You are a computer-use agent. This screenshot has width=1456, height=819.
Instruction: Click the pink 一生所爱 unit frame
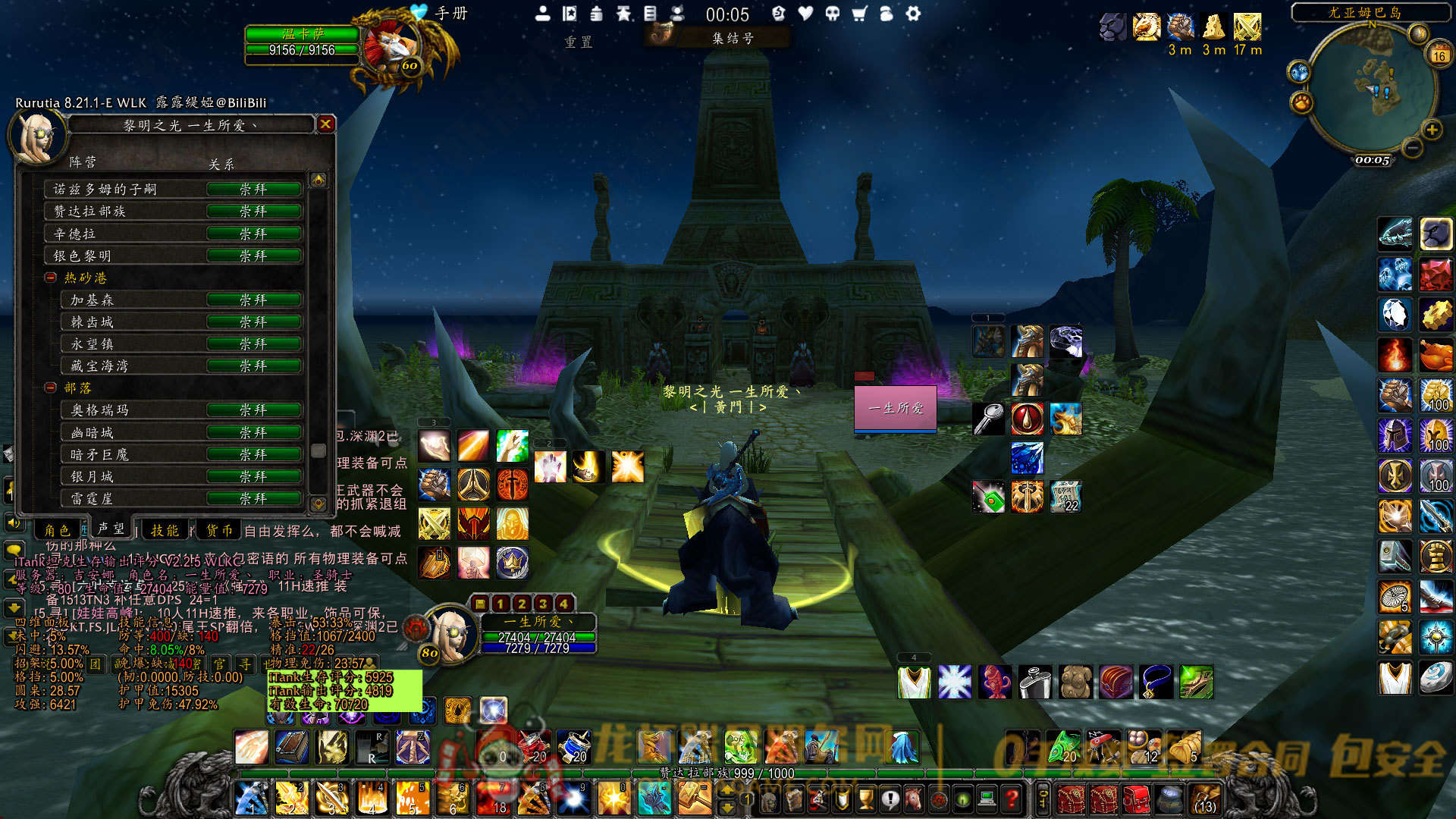[x=896, y=408]
